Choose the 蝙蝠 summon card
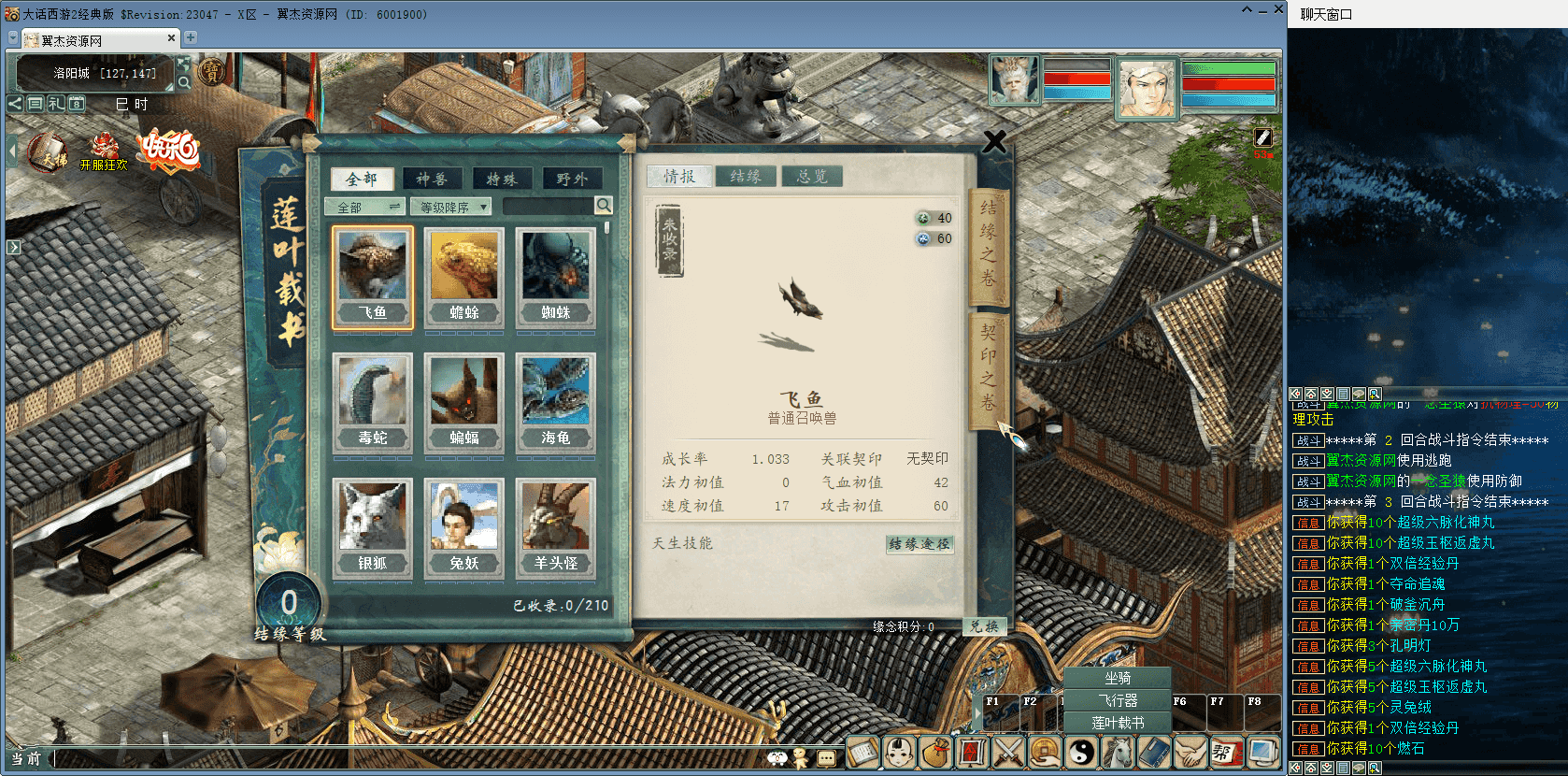Viewport: 1568px width, 776px height. [464, 402]
